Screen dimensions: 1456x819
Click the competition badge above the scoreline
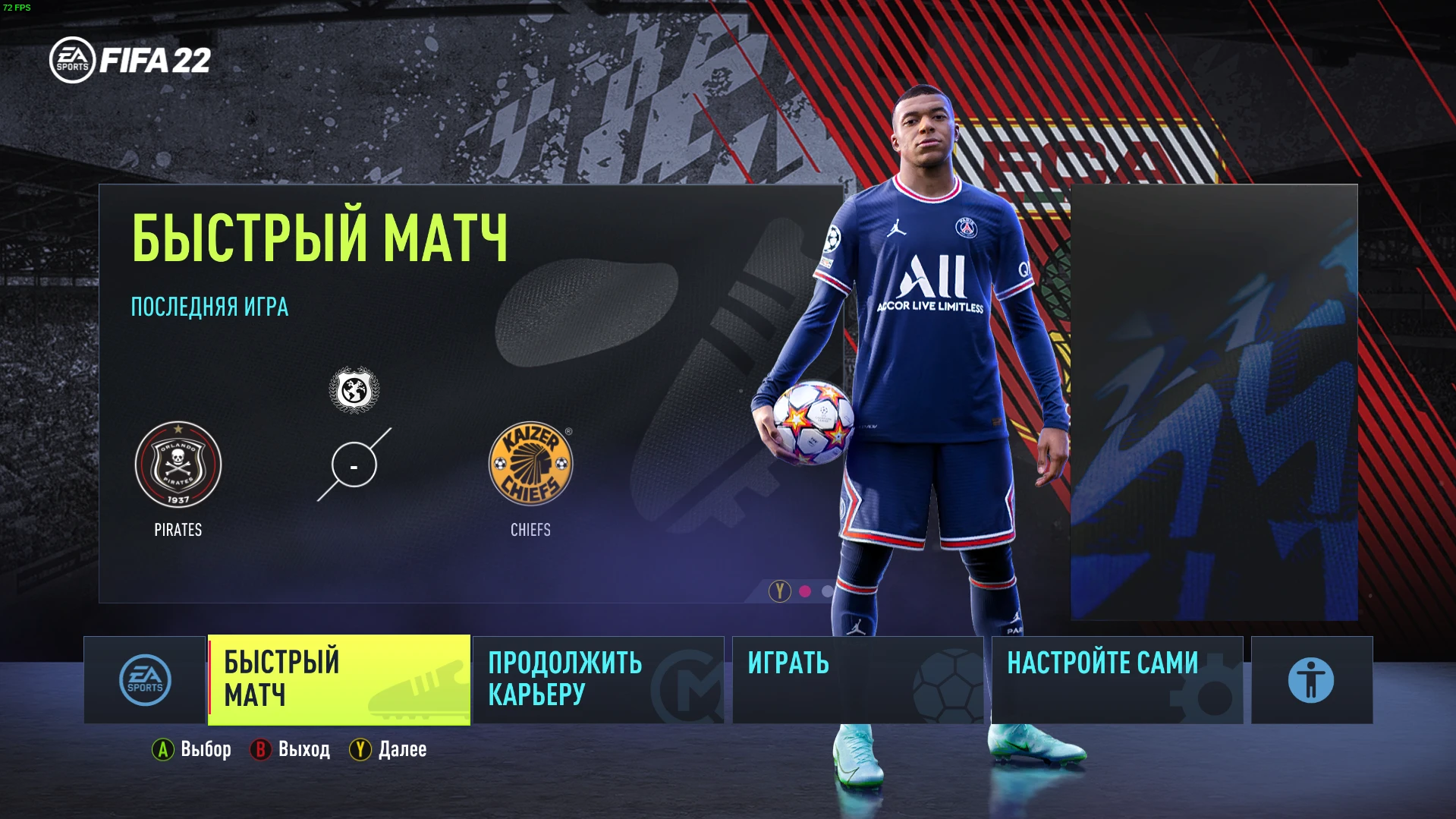point(353,389)
